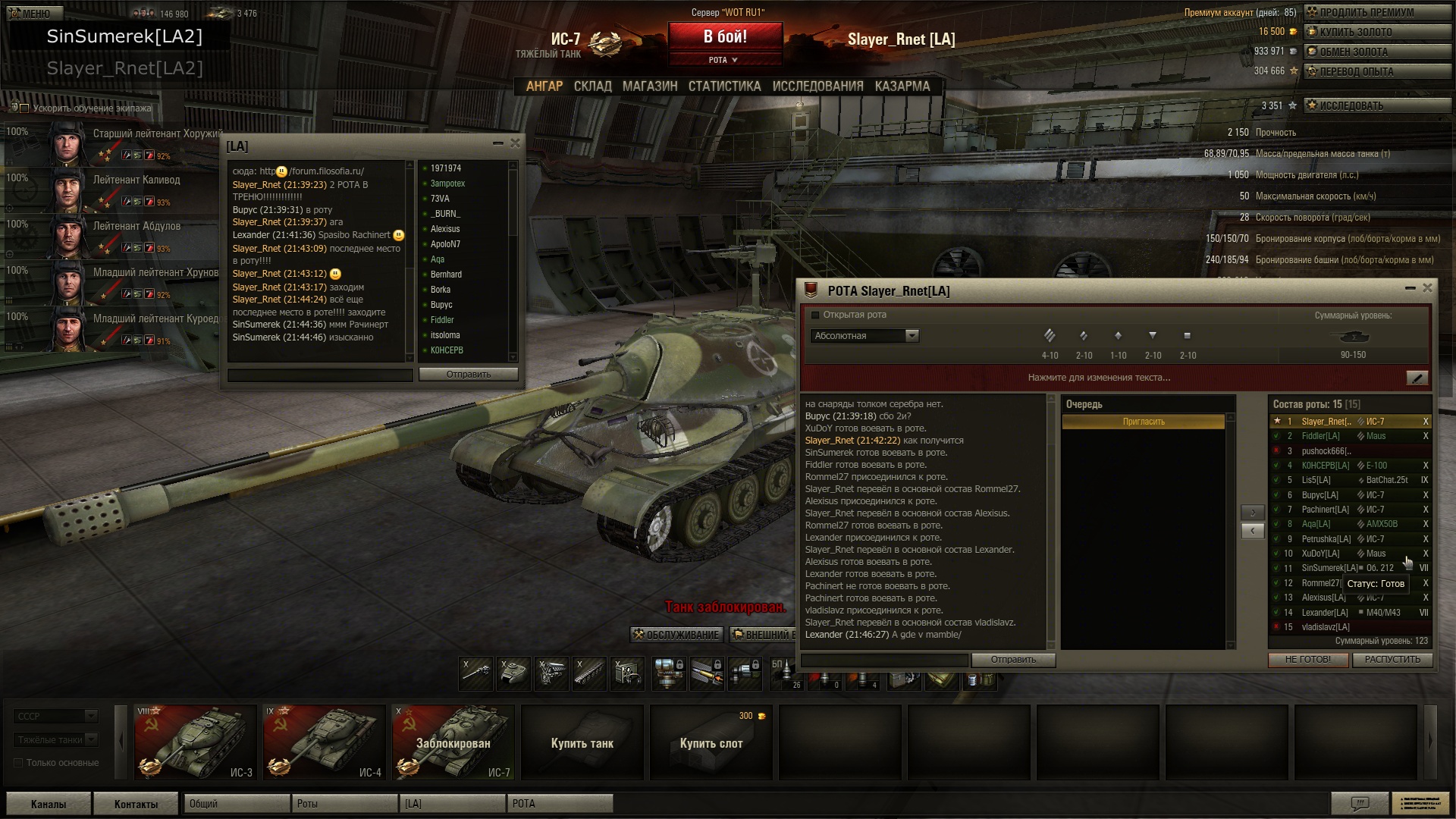Go to the ИССЛЕДОВАНИЯ tab

(817, 86)
